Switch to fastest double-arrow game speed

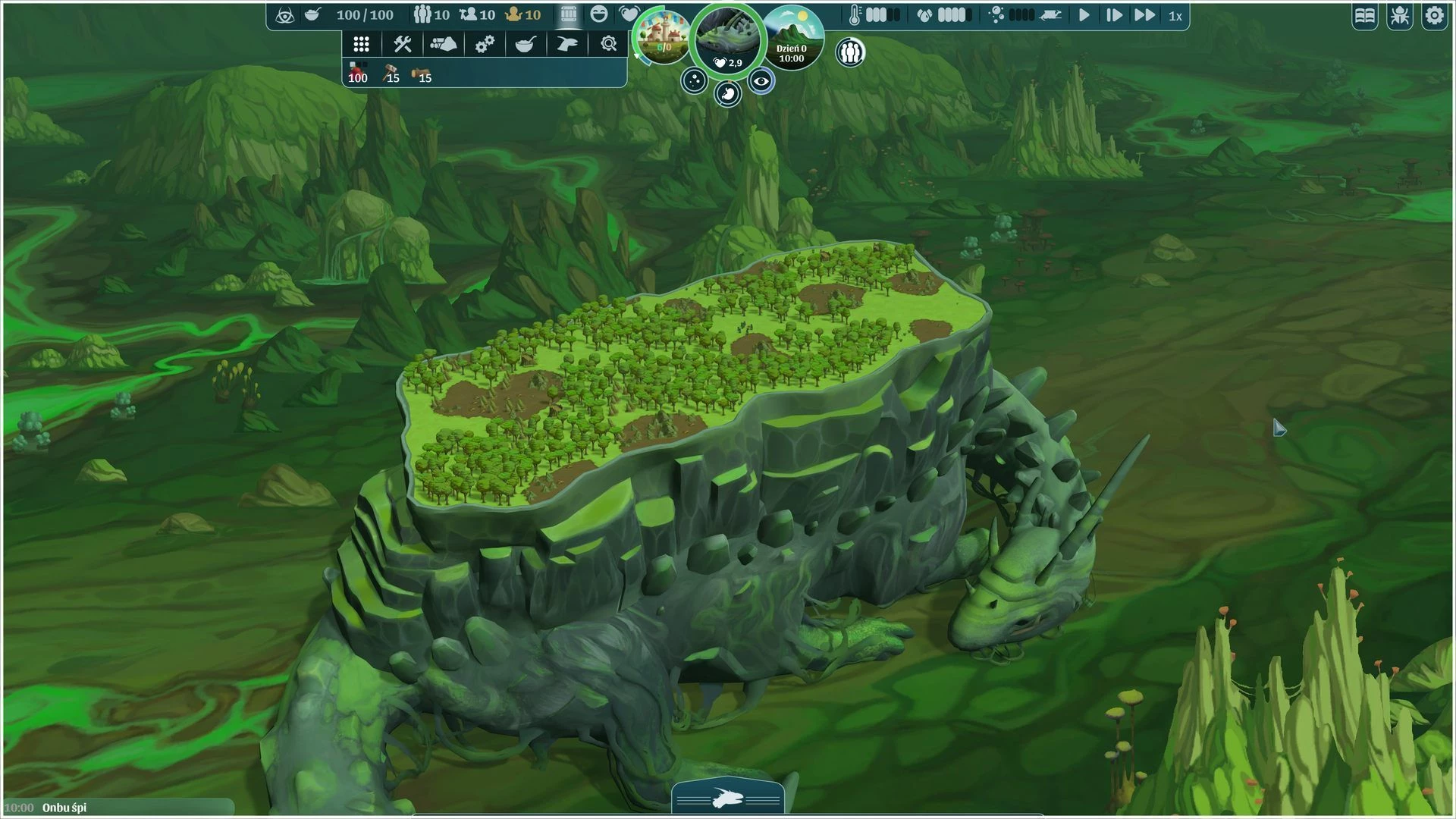point(1144,15)
